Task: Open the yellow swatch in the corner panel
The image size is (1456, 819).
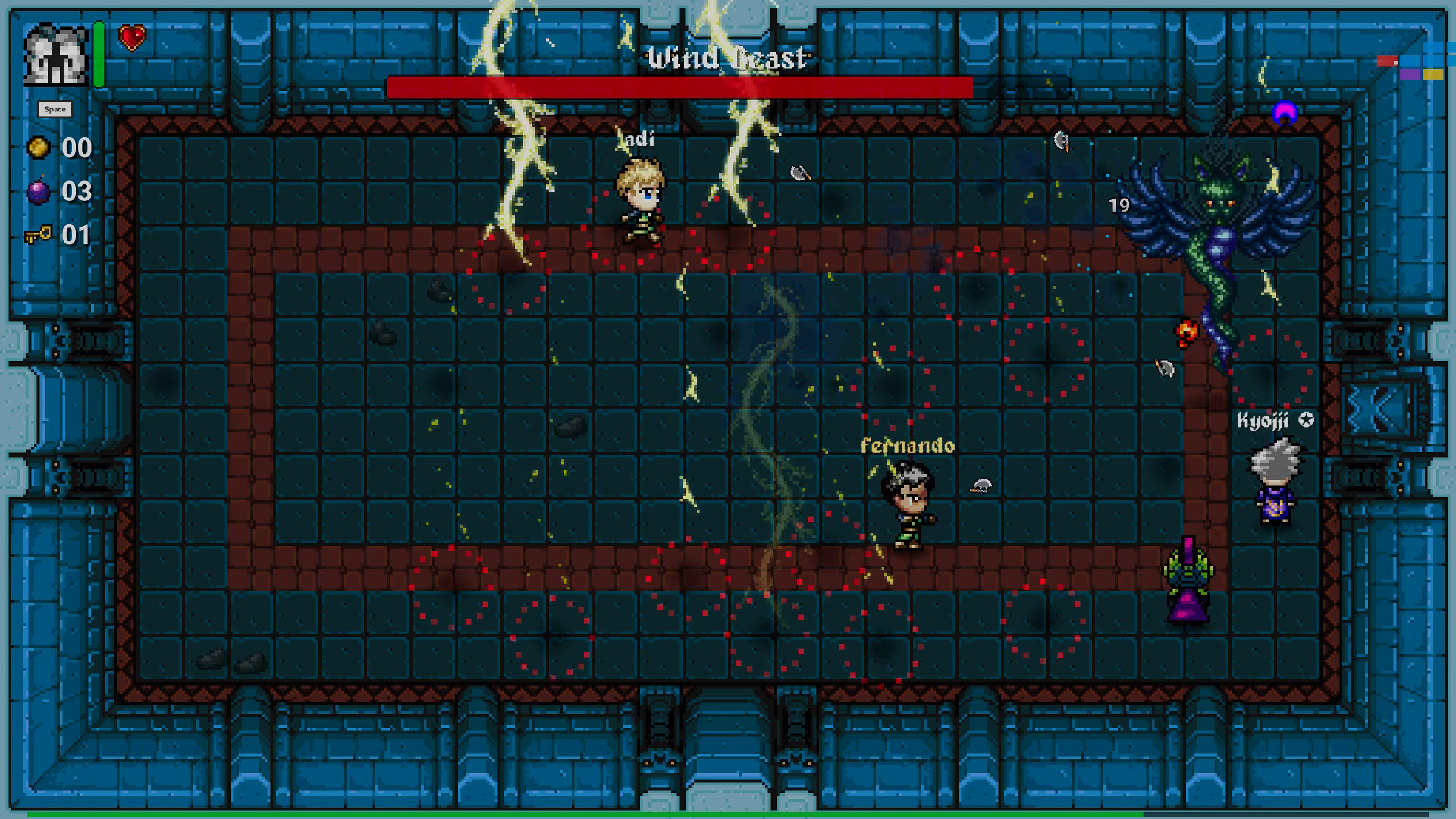Action: coord(1434,74)
